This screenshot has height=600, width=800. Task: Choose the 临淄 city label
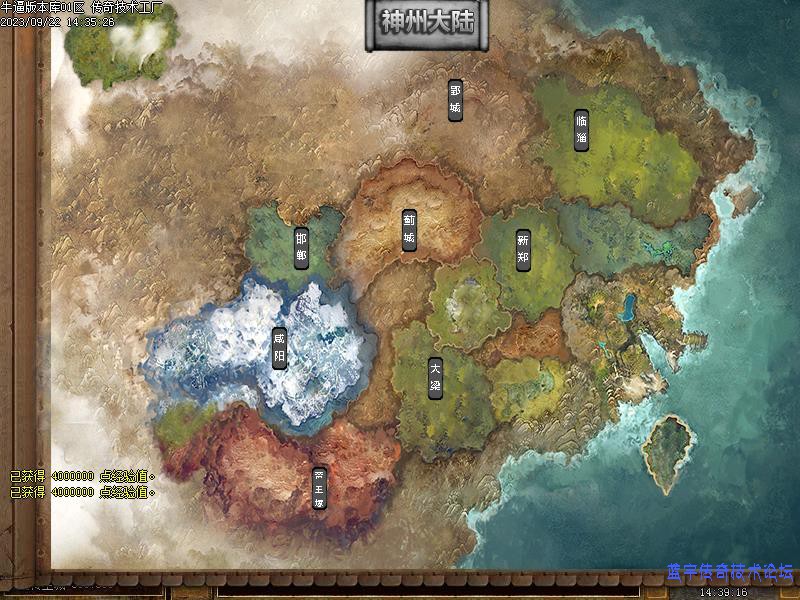[582, 130]
